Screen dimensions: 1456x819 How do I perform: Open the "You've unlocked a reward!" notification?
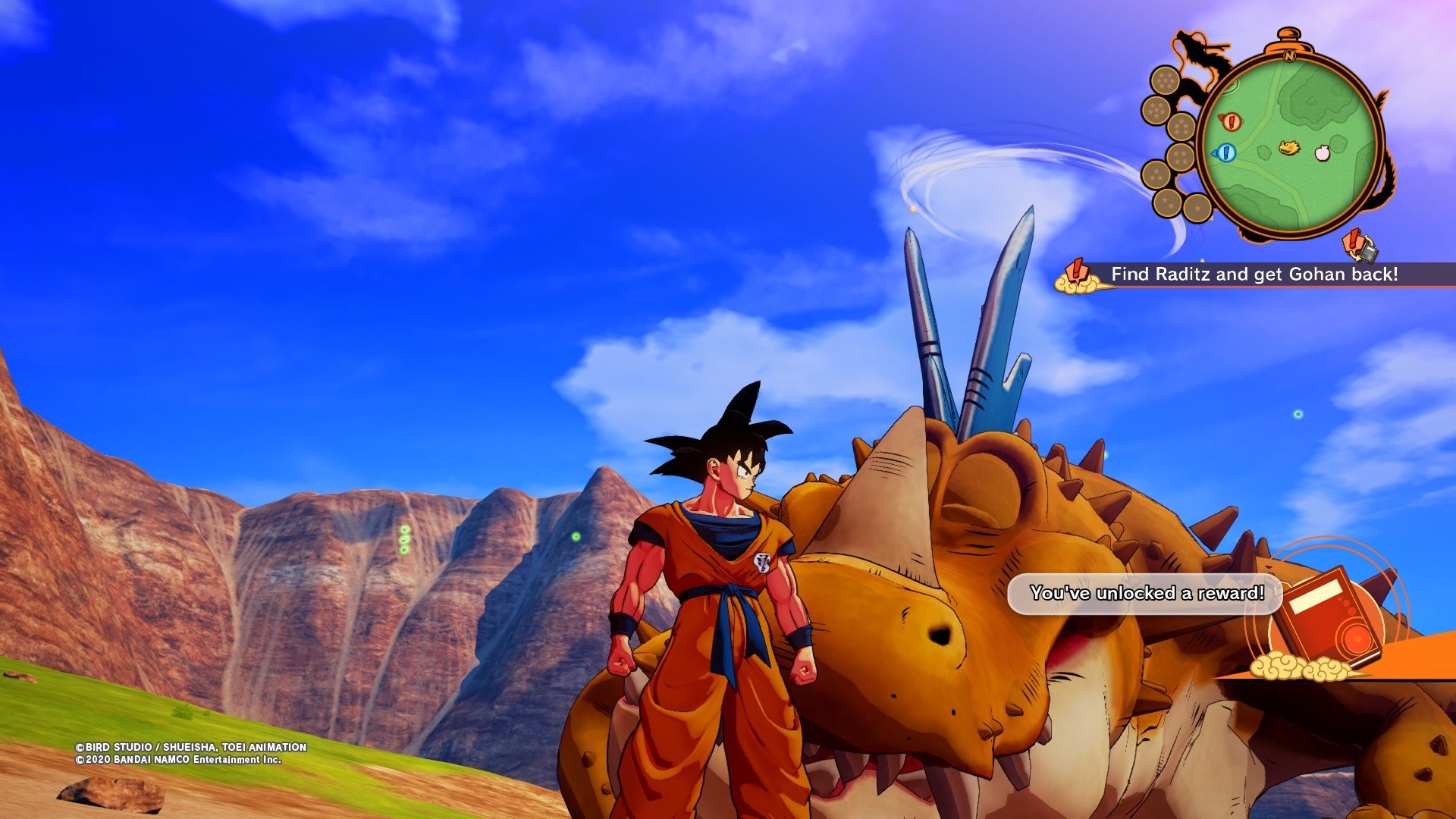click(x=1146, y=593)
